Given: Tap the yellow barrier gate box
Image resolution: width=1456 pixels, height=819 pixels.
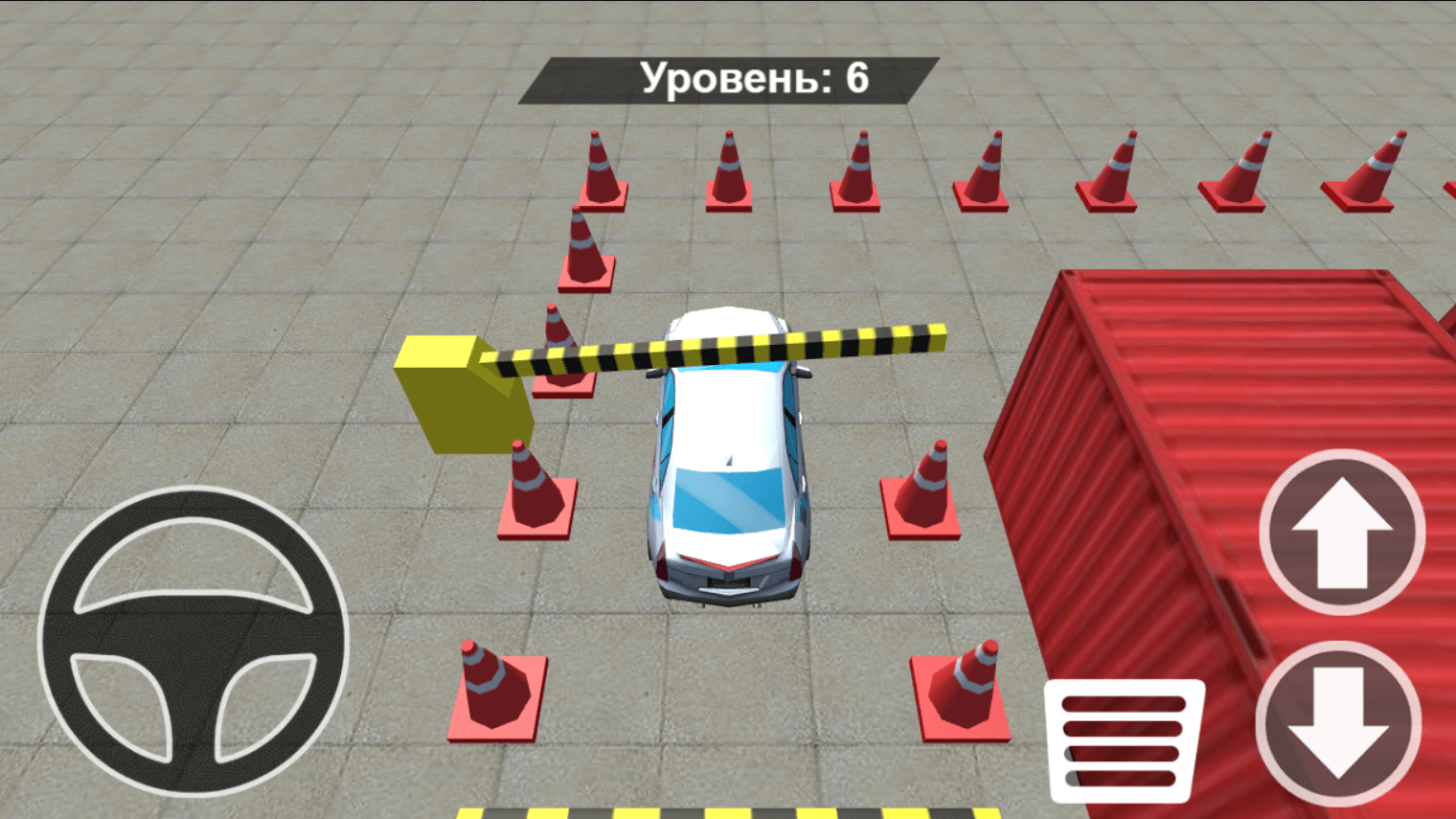Looking at the screenshot, I should 460,393.
